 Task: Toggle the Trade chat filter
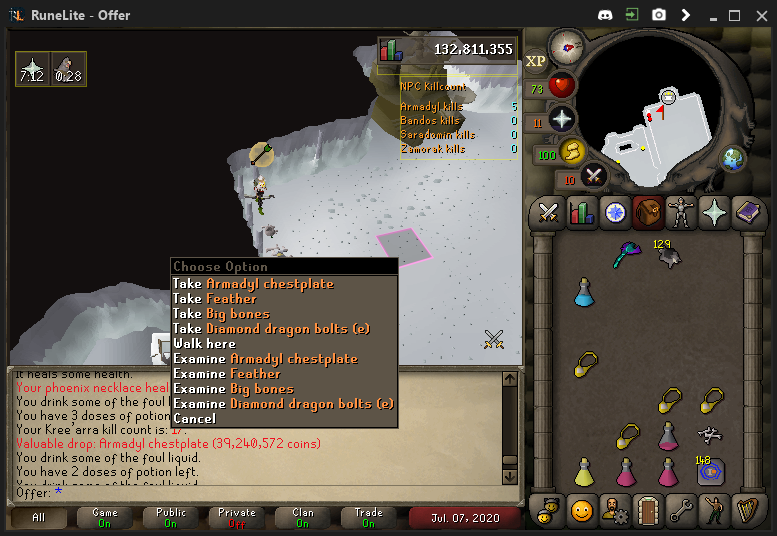368,517
